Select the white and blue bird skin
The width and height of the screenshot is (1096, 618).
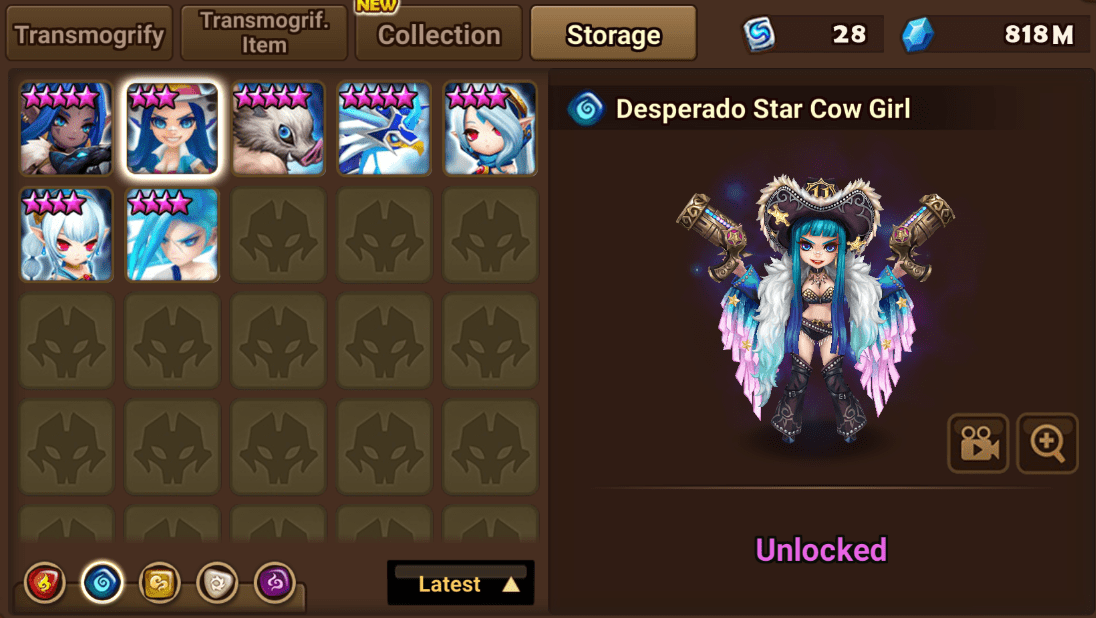[384, 130]
